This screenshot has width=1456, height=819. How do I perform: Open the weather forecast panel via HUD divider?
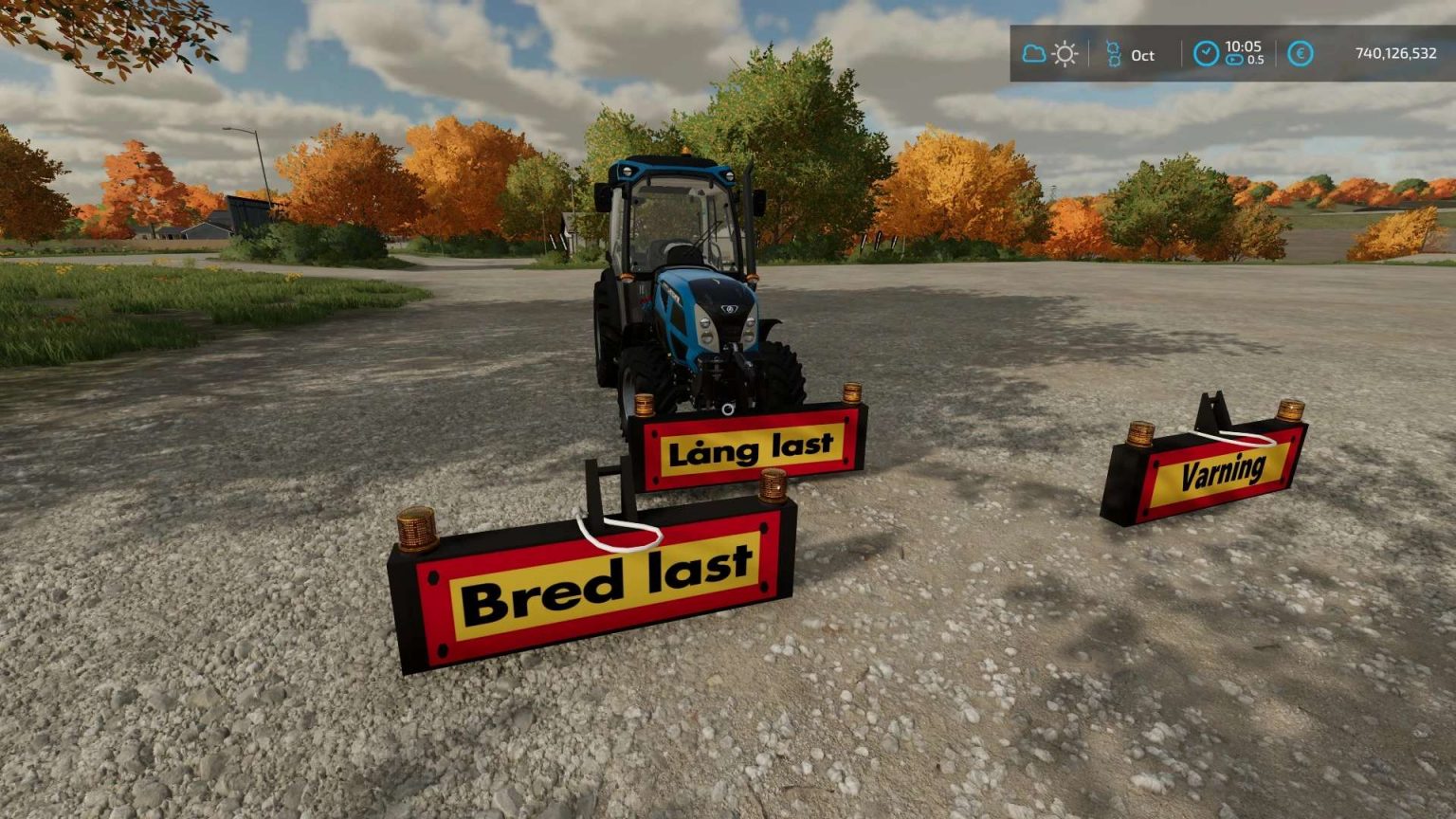point(1088,55)
